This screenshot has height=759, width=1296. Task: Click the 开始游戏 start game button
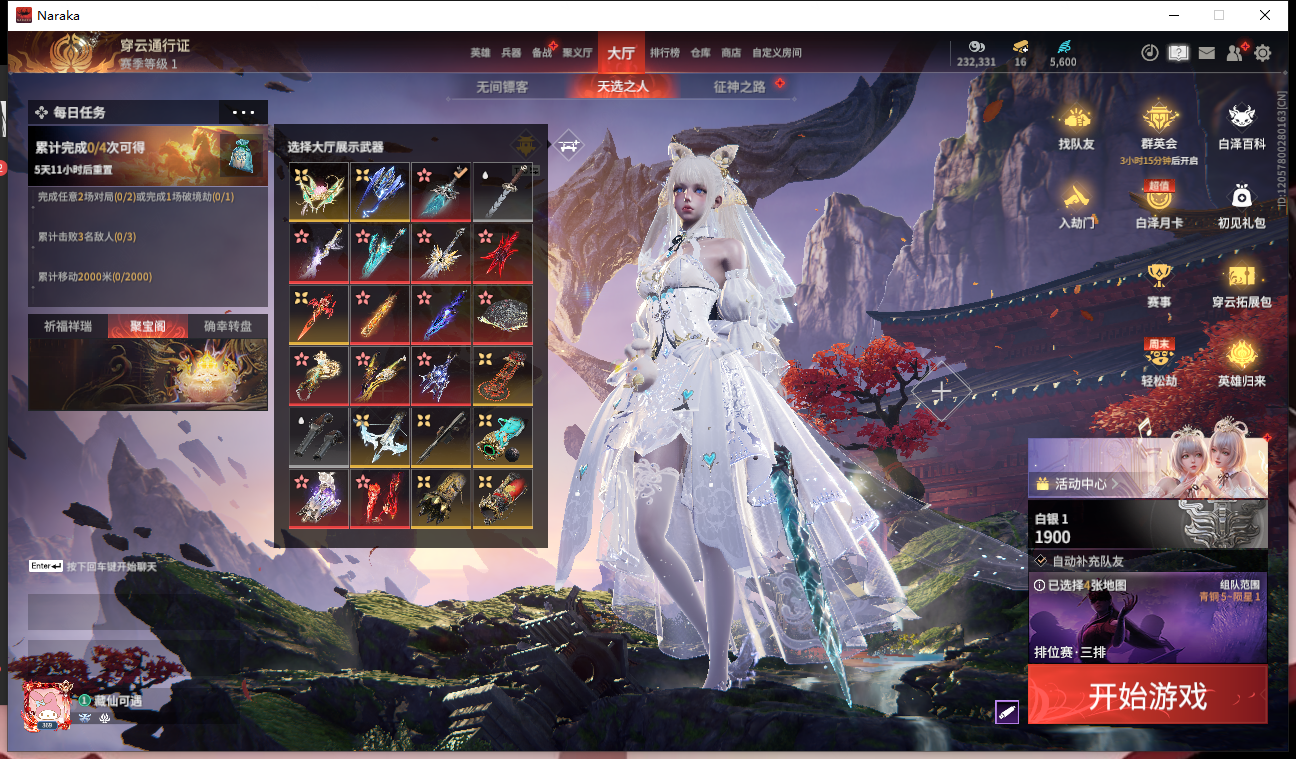tap(1147, 695)
